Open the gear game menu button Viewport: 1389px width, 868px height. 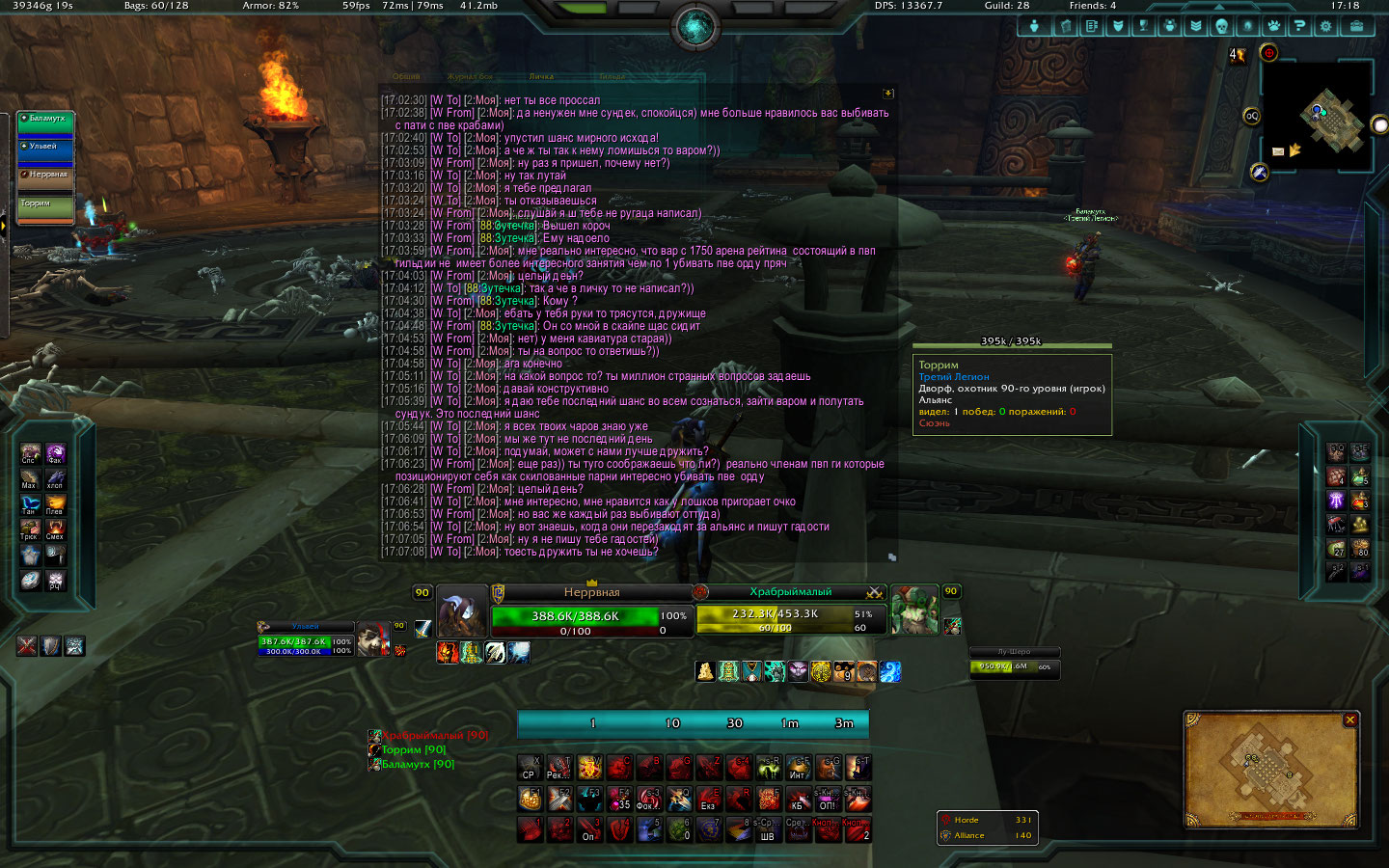pyautogui.click(x=1325, y=26)
